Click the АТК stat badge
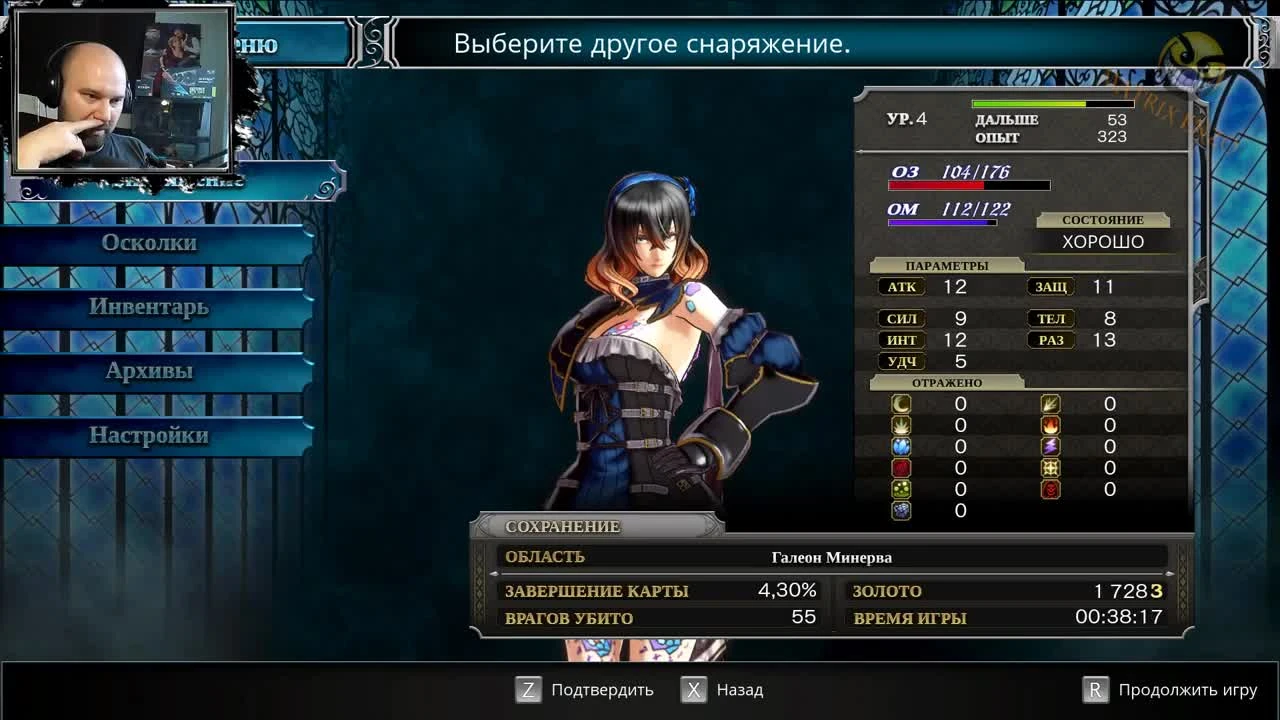Viewport: 1280px width, 720px height. pos(901,287)
